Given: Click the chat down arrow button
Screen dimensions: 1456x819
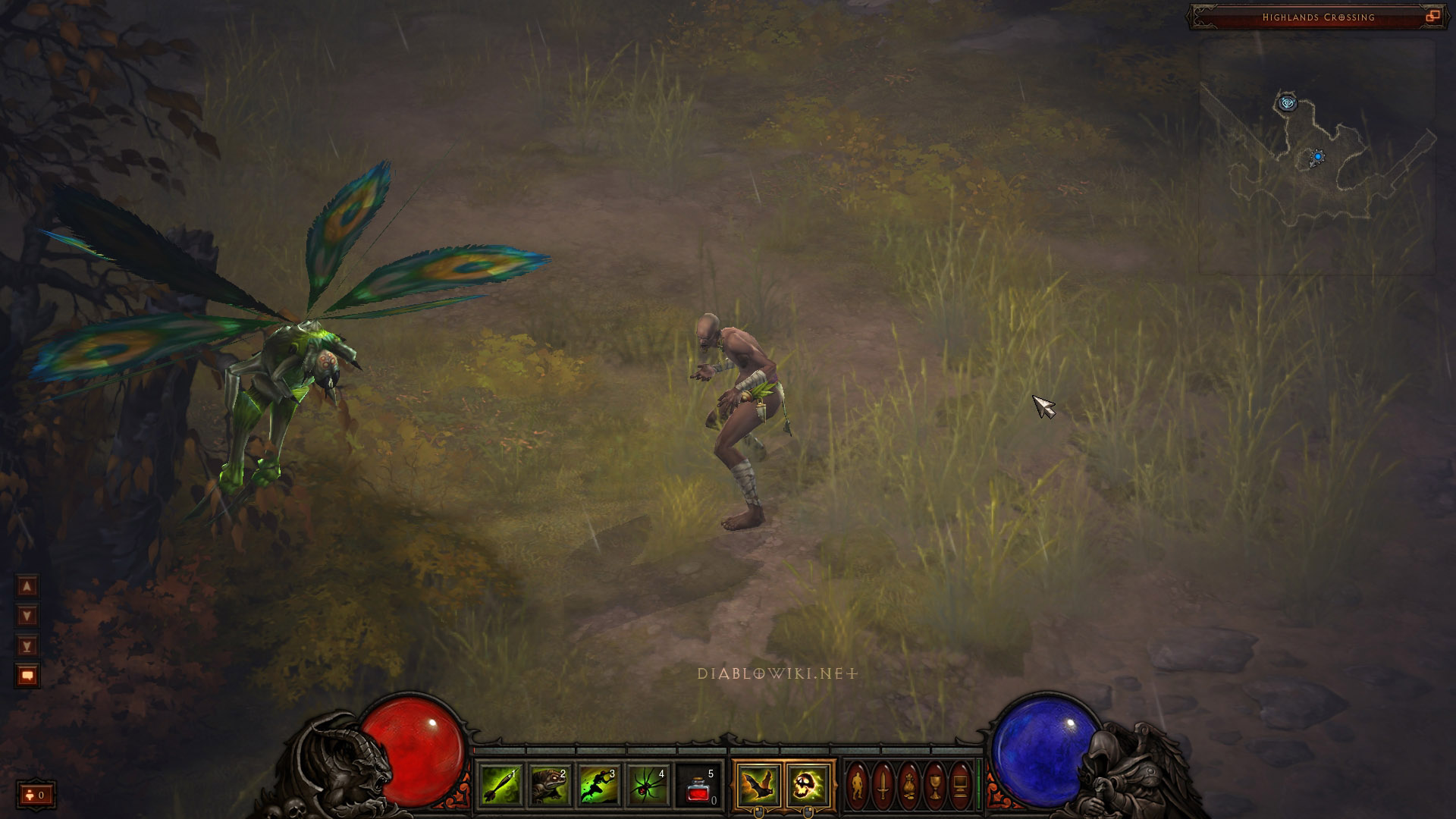Looking at the screenshot, I should [x=27, y=616].
